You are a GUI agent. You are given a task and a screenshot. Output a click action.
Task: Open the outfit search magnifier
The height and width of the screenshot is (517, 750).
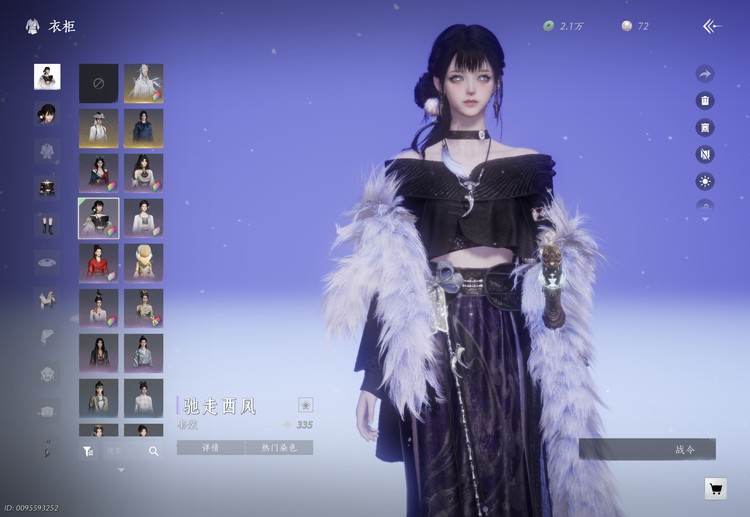(x=154, y=451)
